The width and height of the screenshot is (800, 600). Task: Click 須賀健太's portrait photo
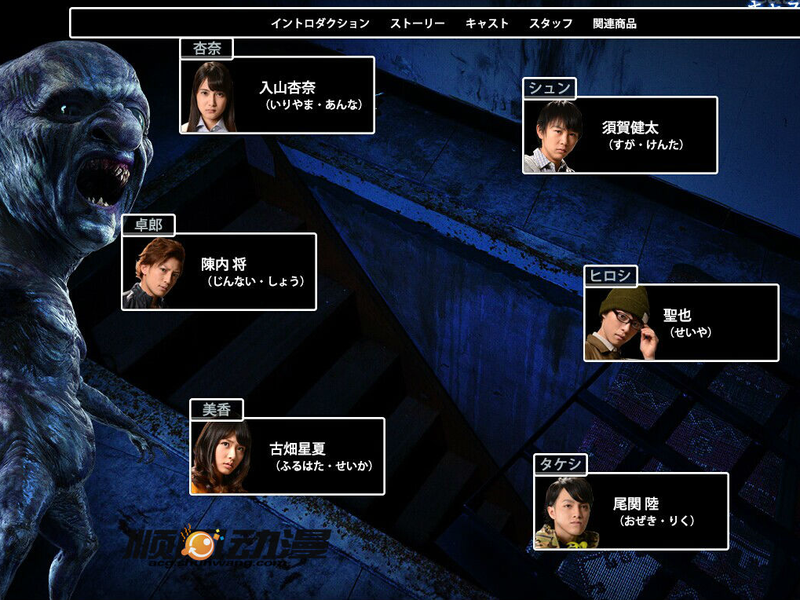point(552,136)
